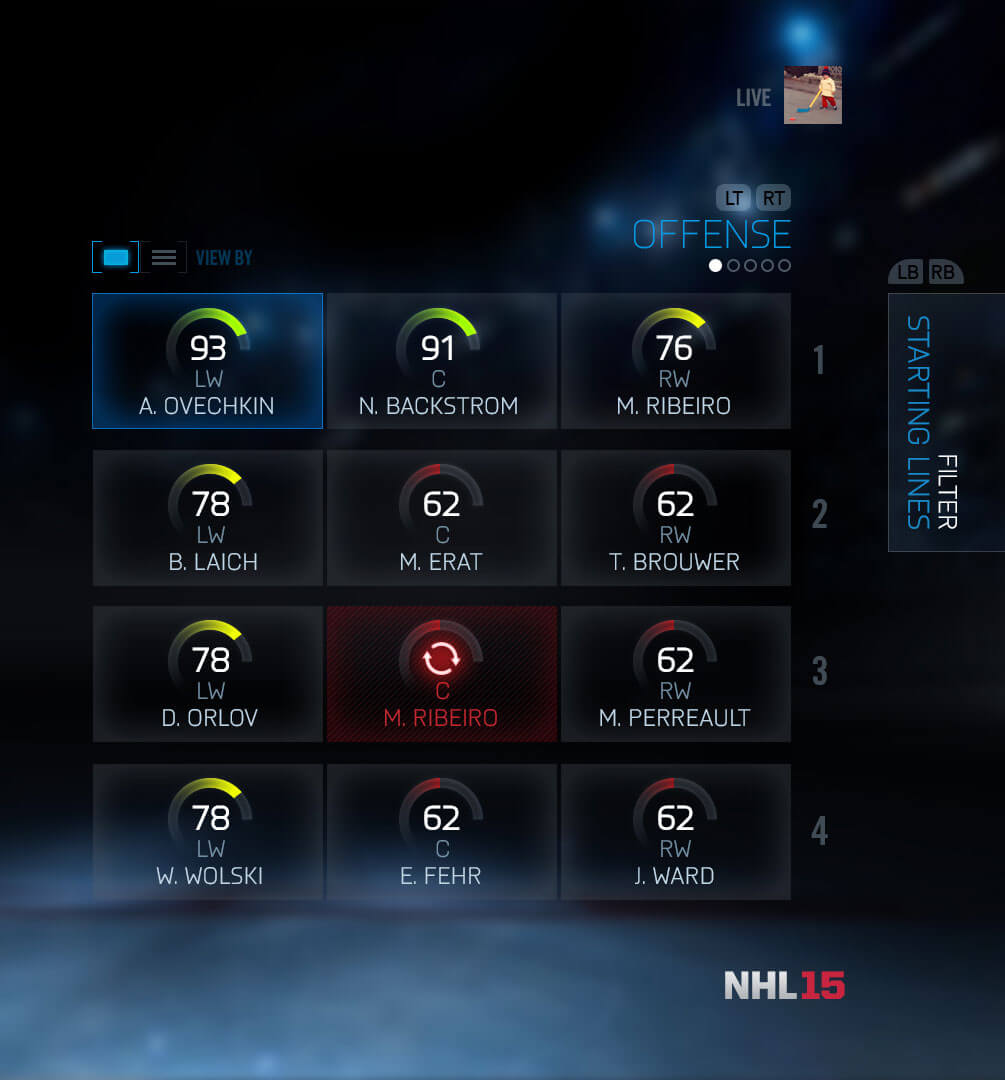The width and height of the screenshot is (1005, 1080).
Task: Go to the second page dot under Offense
Action: point(733,266)
